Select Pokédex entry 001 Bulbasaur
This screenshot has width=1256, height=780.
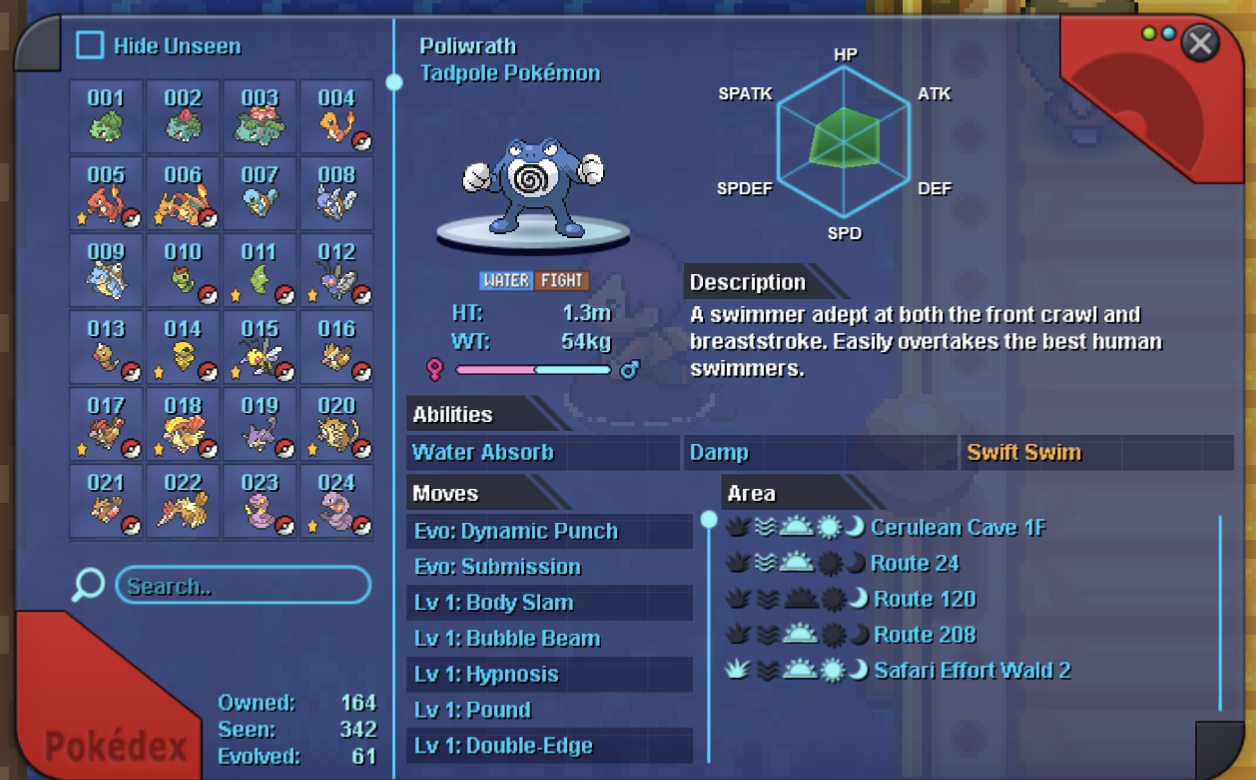[x=106, y=116]
